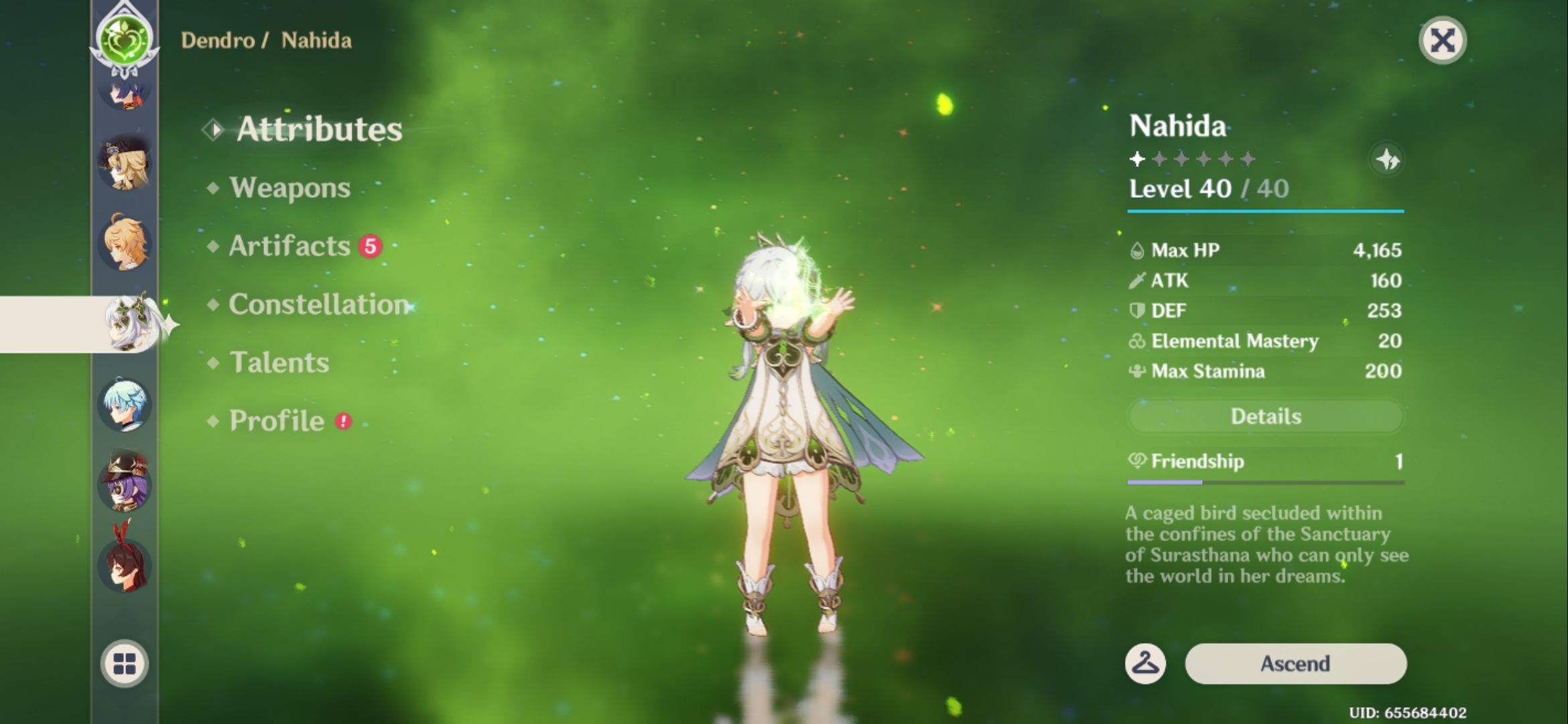Select the ATK sword icon

(x=1137, y=281)
